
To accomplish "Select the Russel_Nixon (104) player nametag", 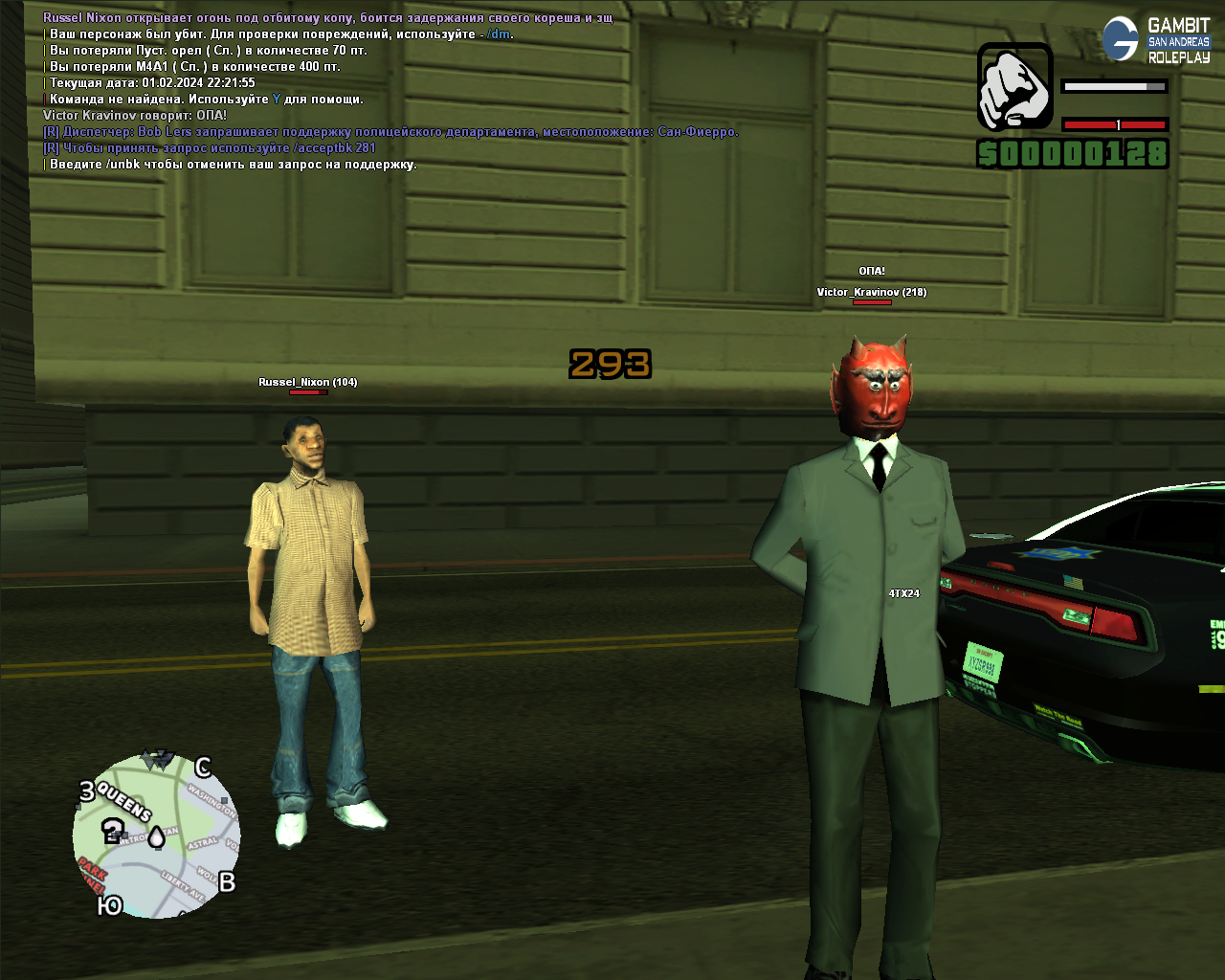I will click(x=307, y=382).
